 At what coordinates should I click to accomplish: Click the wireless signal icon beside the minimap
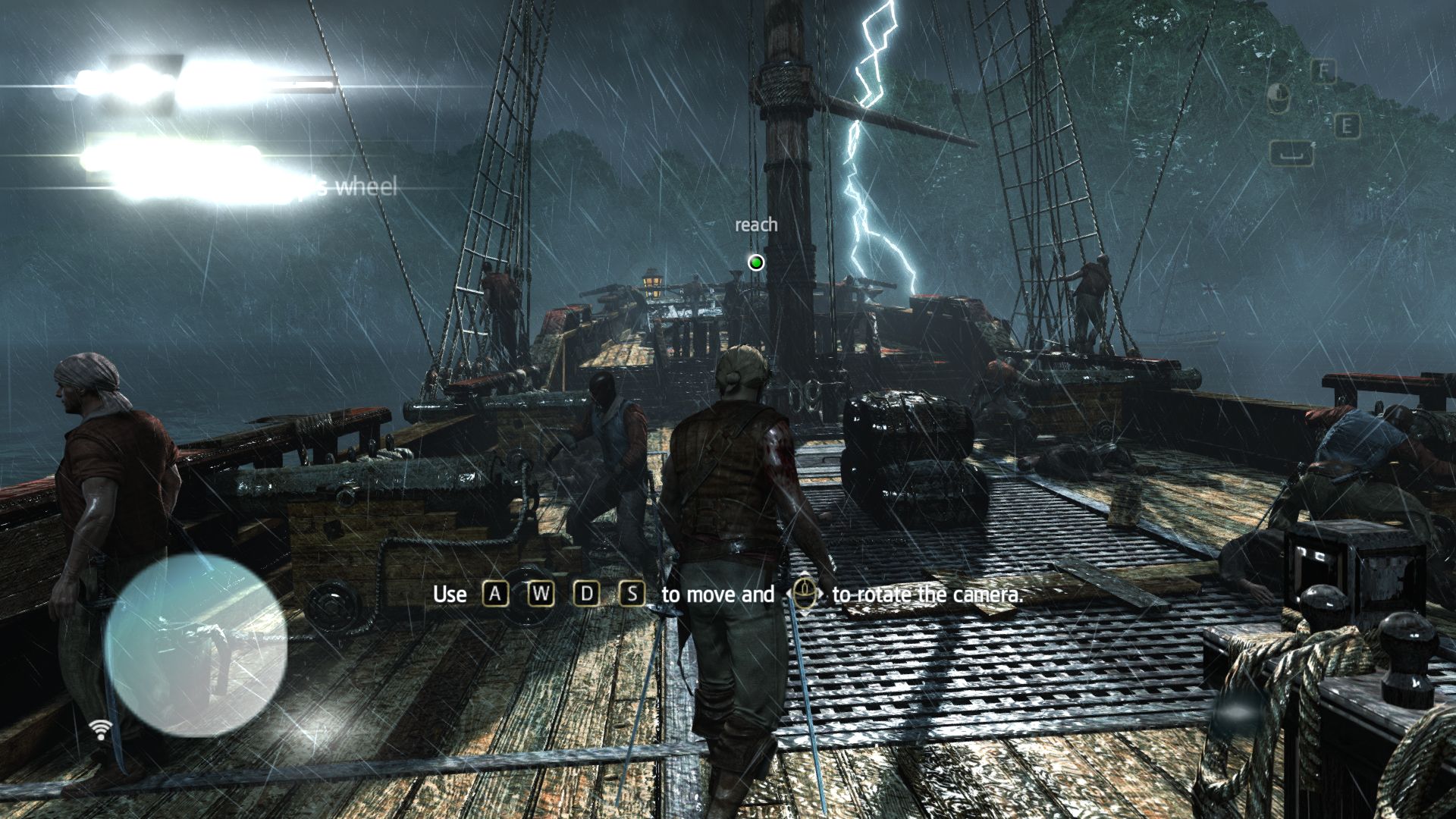[100, 729]
